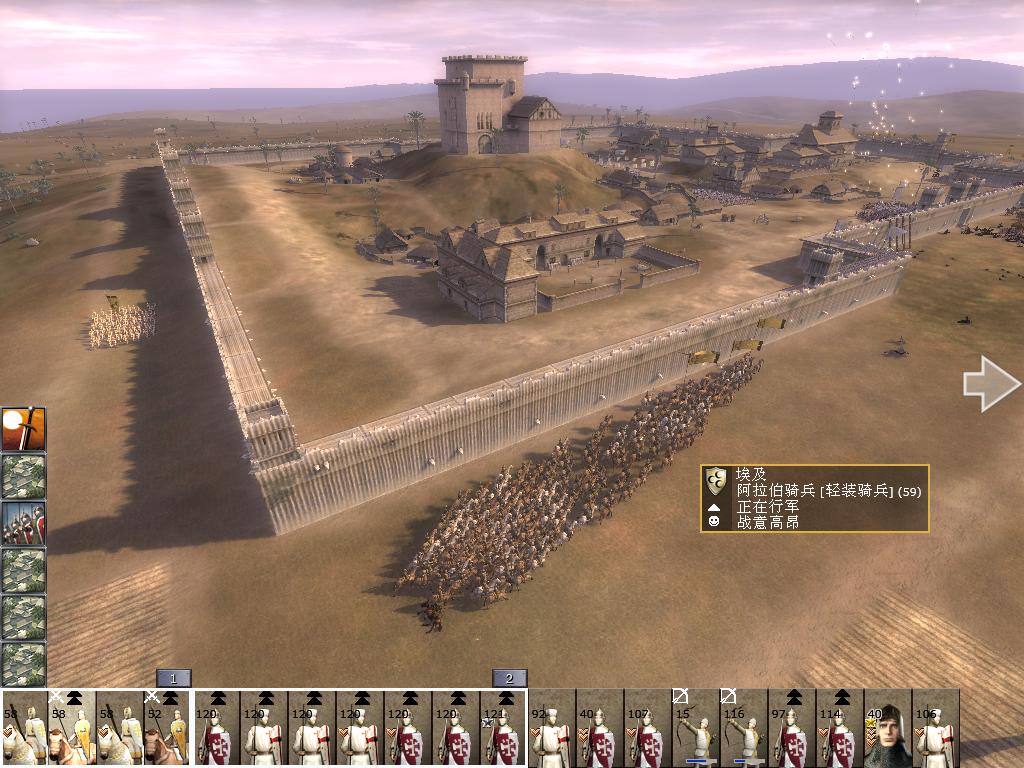The height and width of the screenshot is (768, 1024).
Task: Select the shielded unit card with 40 men
Action: (599, 728)
